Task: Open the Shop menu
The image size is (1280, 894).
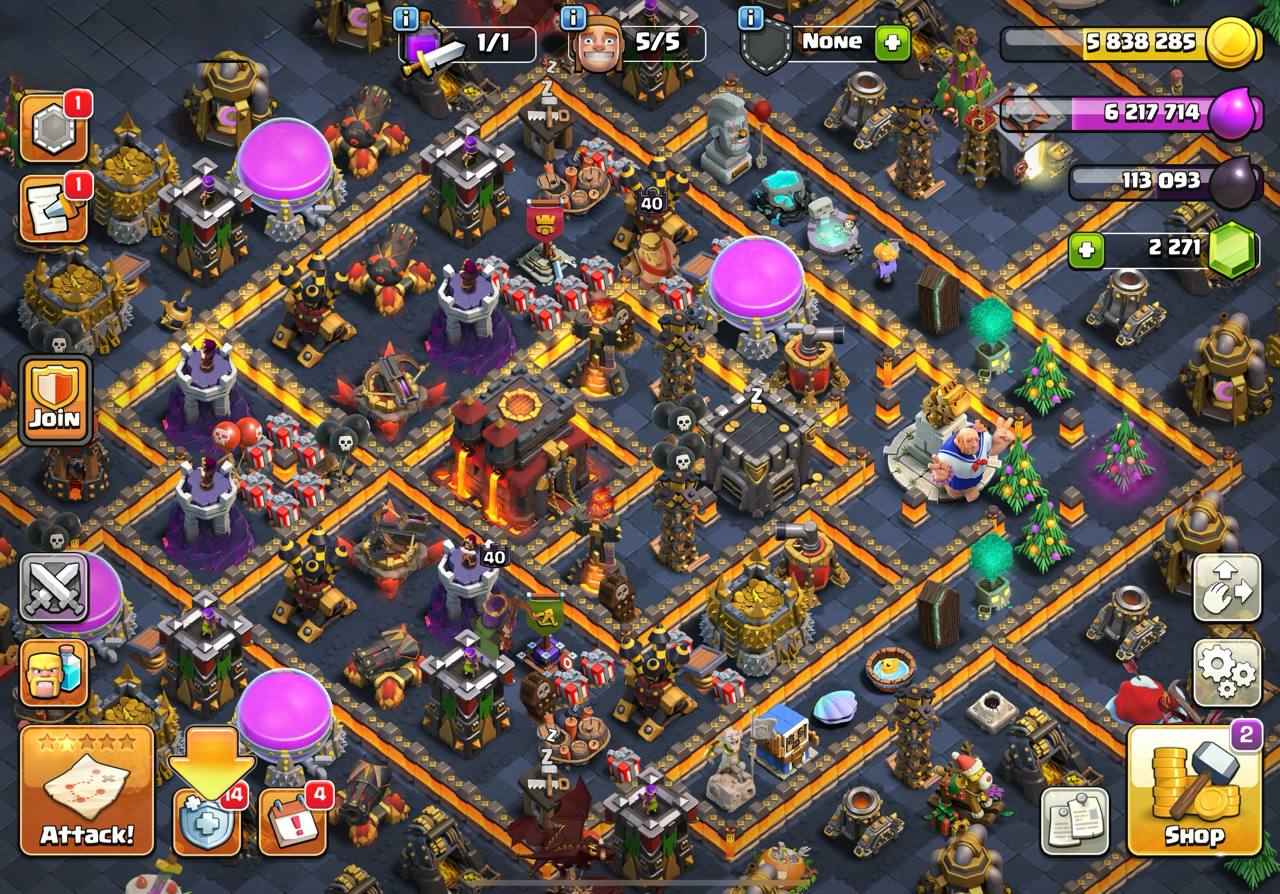Action: point(1193,791)
